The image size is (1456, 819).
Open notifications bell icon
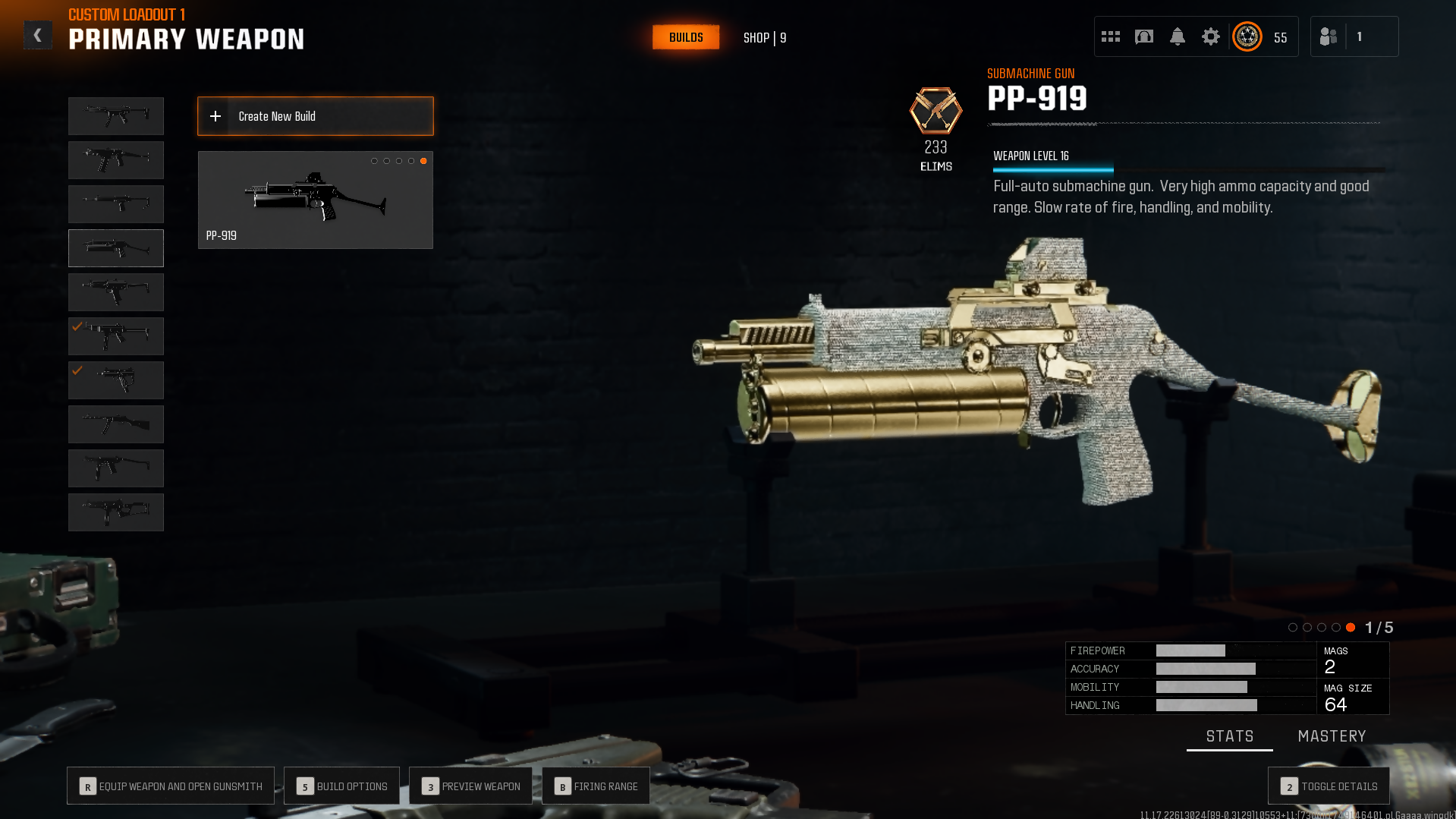click(x=1178, y=36)
